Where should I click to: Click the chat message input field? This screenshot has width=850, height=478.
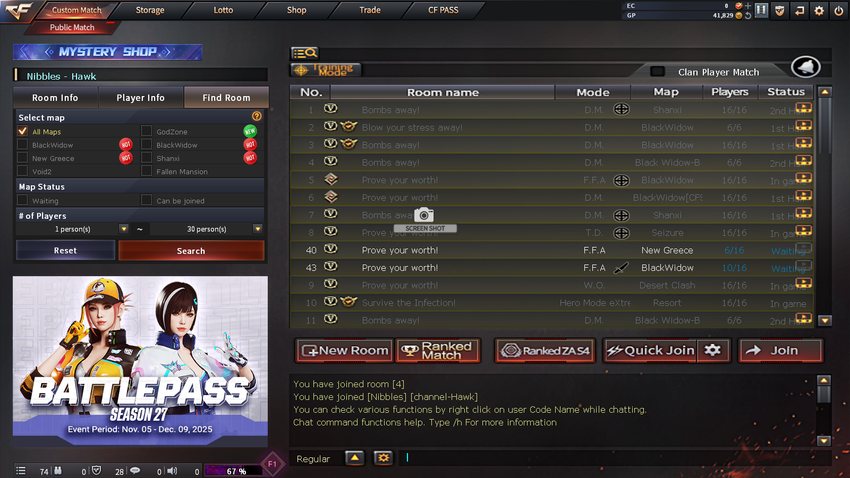(x=610, y=458)
